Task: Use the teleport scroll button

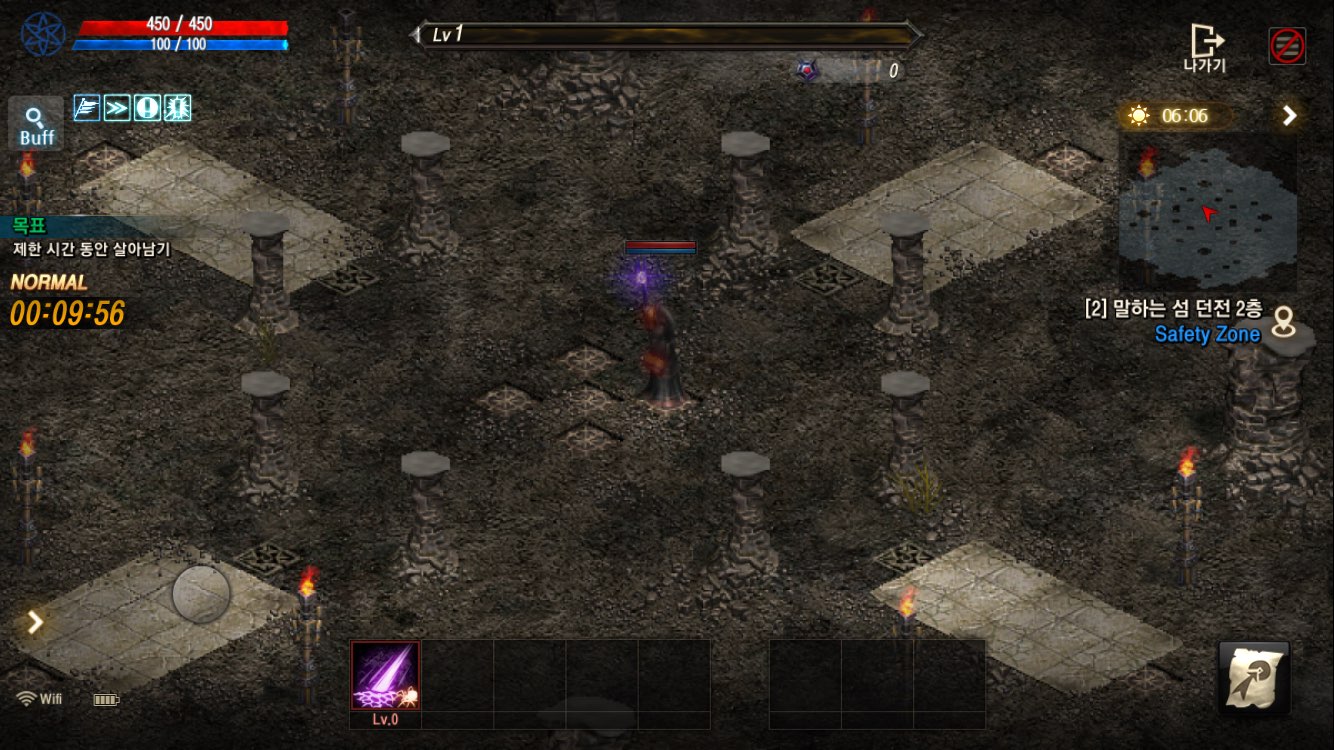Action: [x=1254, y=678]
